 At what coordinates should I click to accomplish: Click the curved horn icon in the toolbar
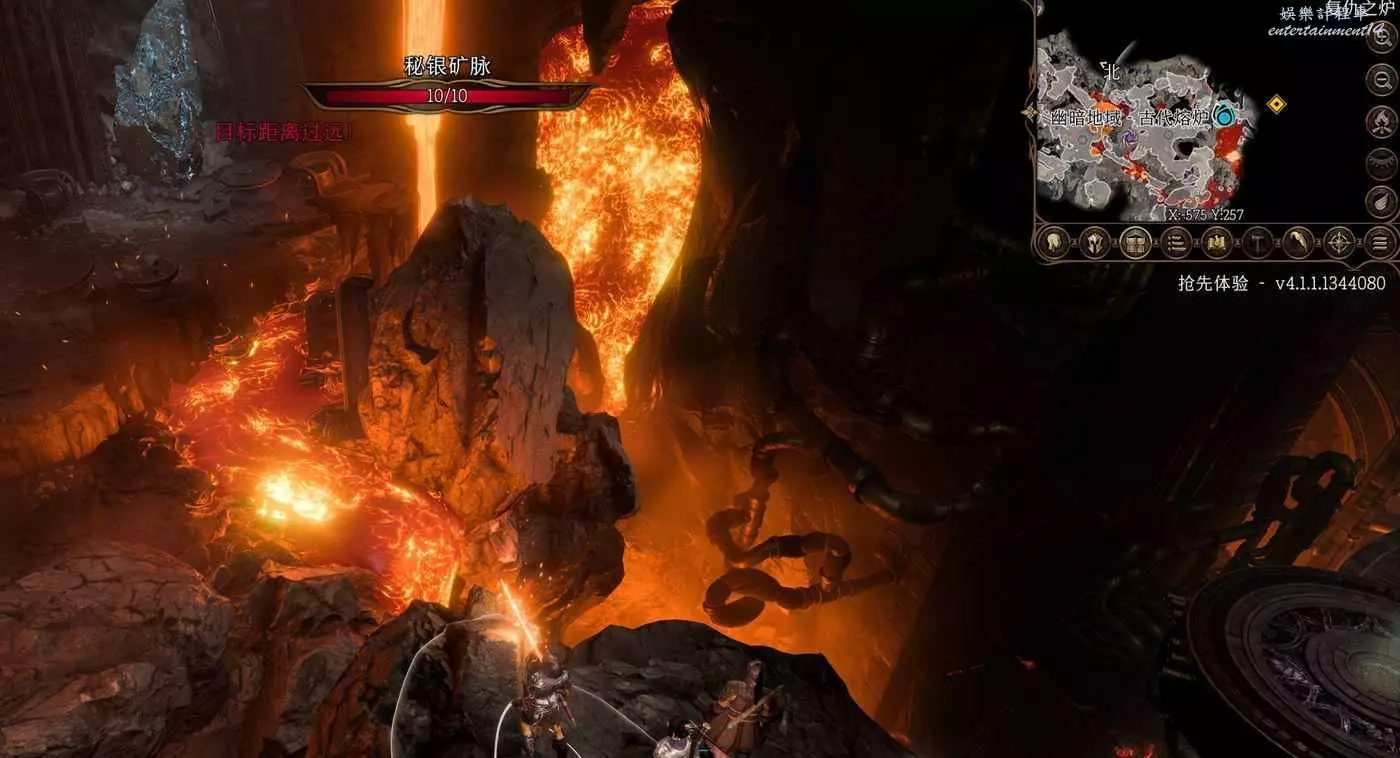click(1299, 242)
